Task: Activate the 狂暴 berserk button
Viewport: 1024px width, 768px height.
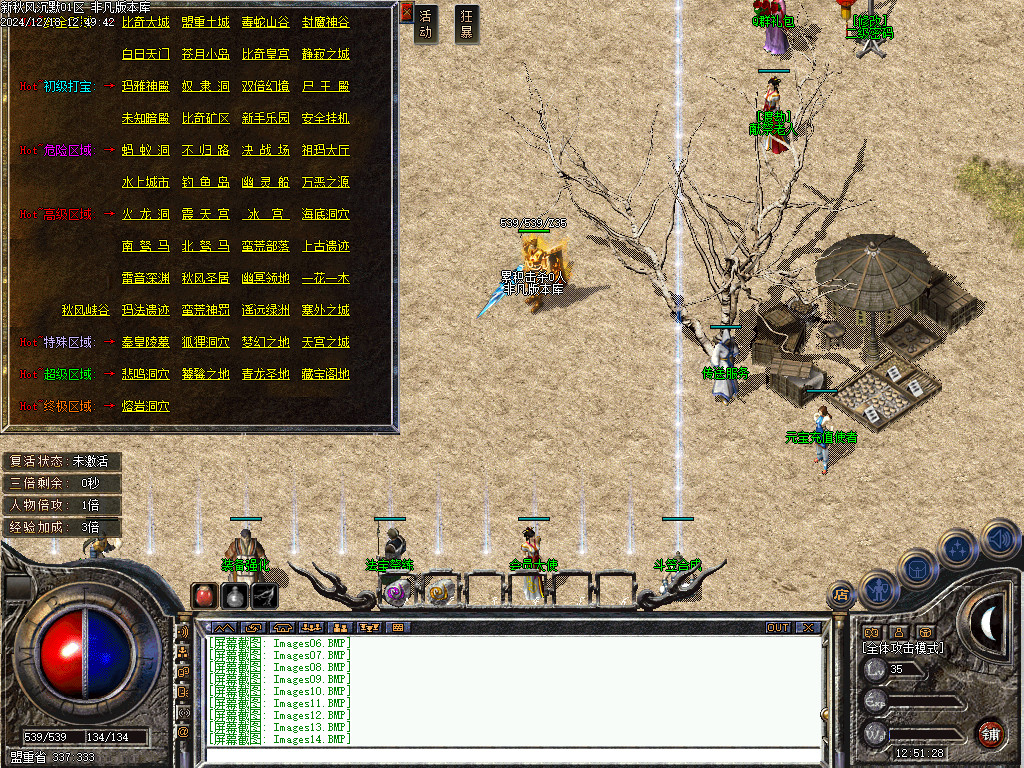Action: coord(466,24)
